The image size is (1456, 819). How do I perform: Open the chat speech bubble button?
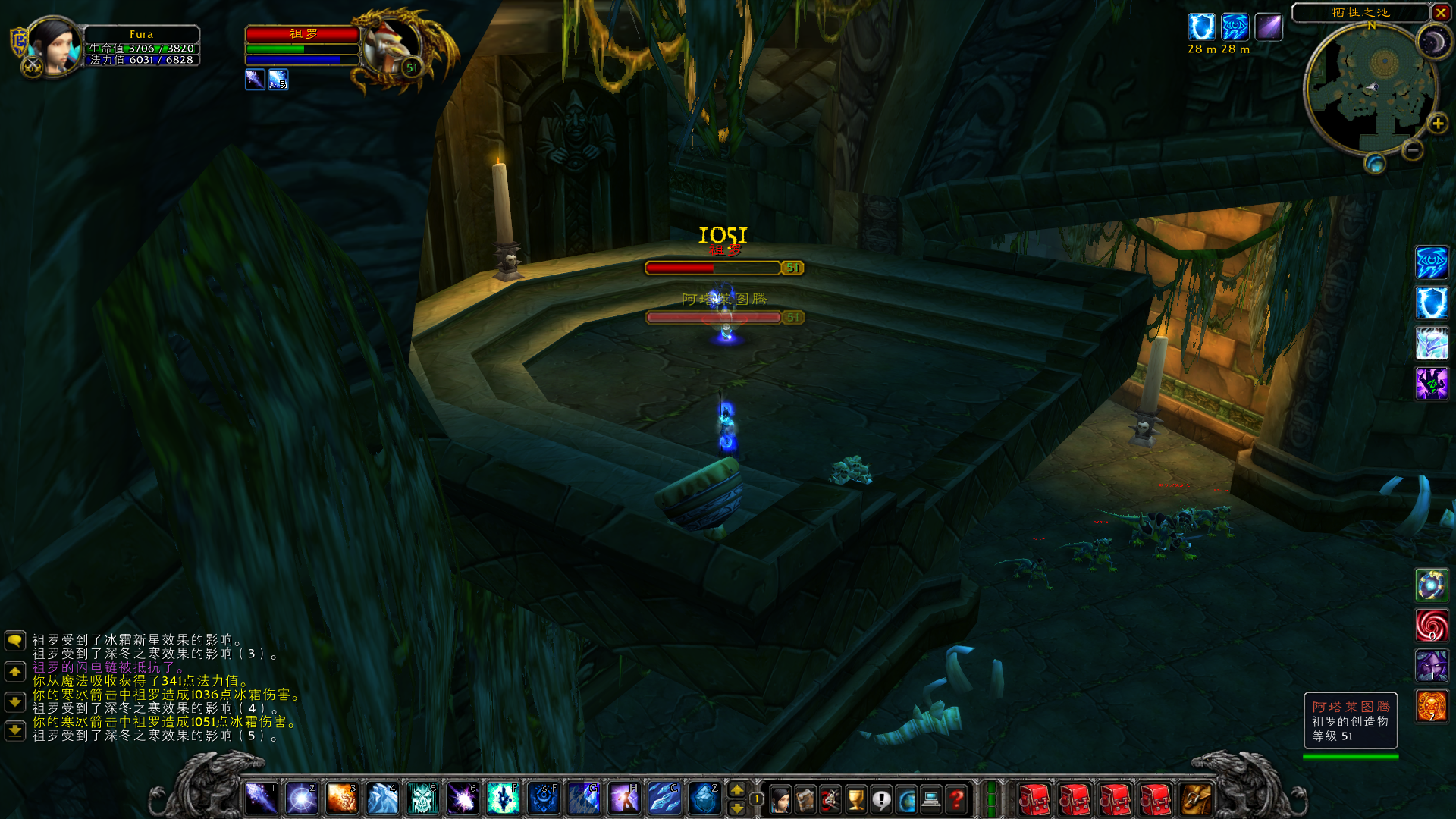(x=15, y=641)
